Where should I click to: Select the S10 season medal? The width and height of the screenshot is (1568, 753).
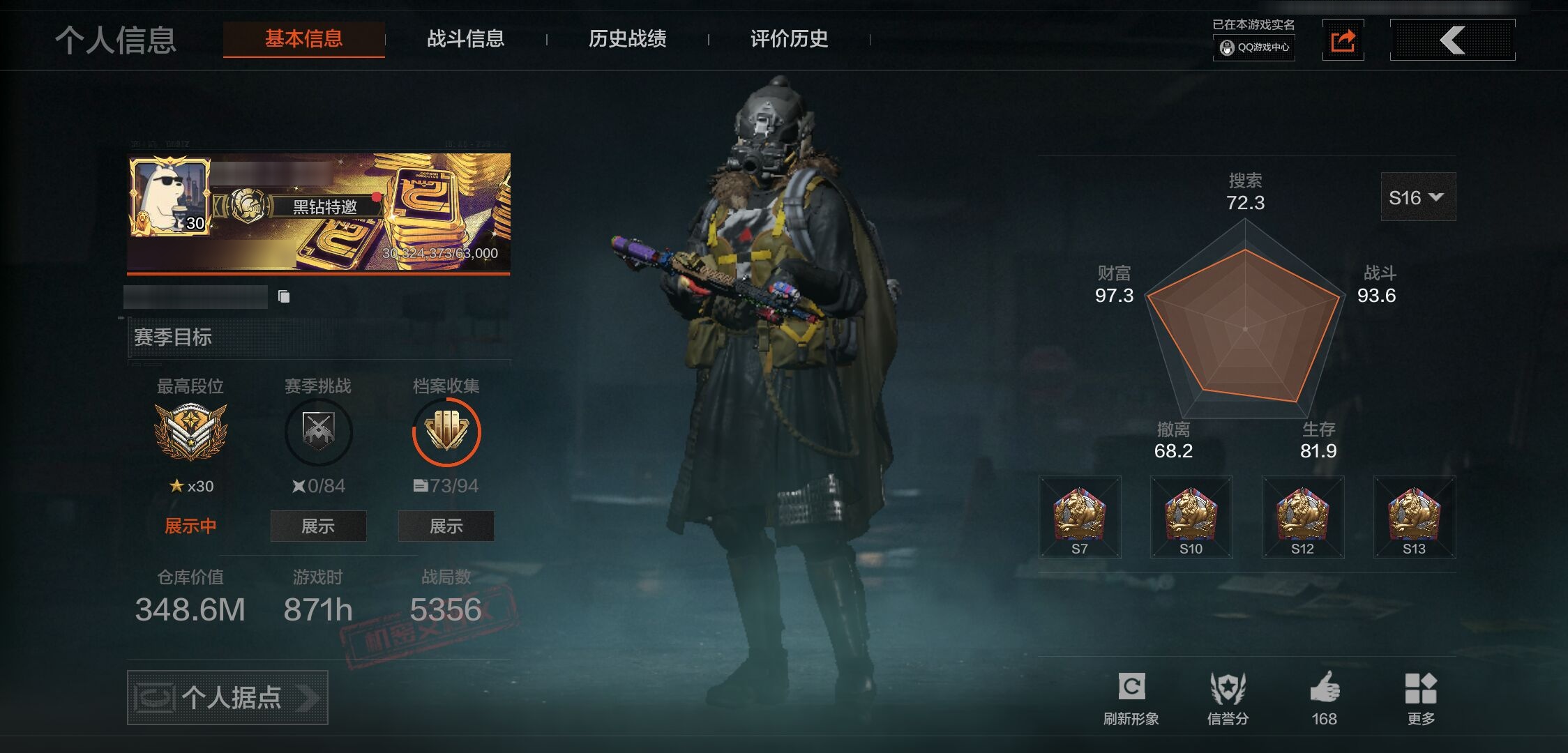[1191, 517]
